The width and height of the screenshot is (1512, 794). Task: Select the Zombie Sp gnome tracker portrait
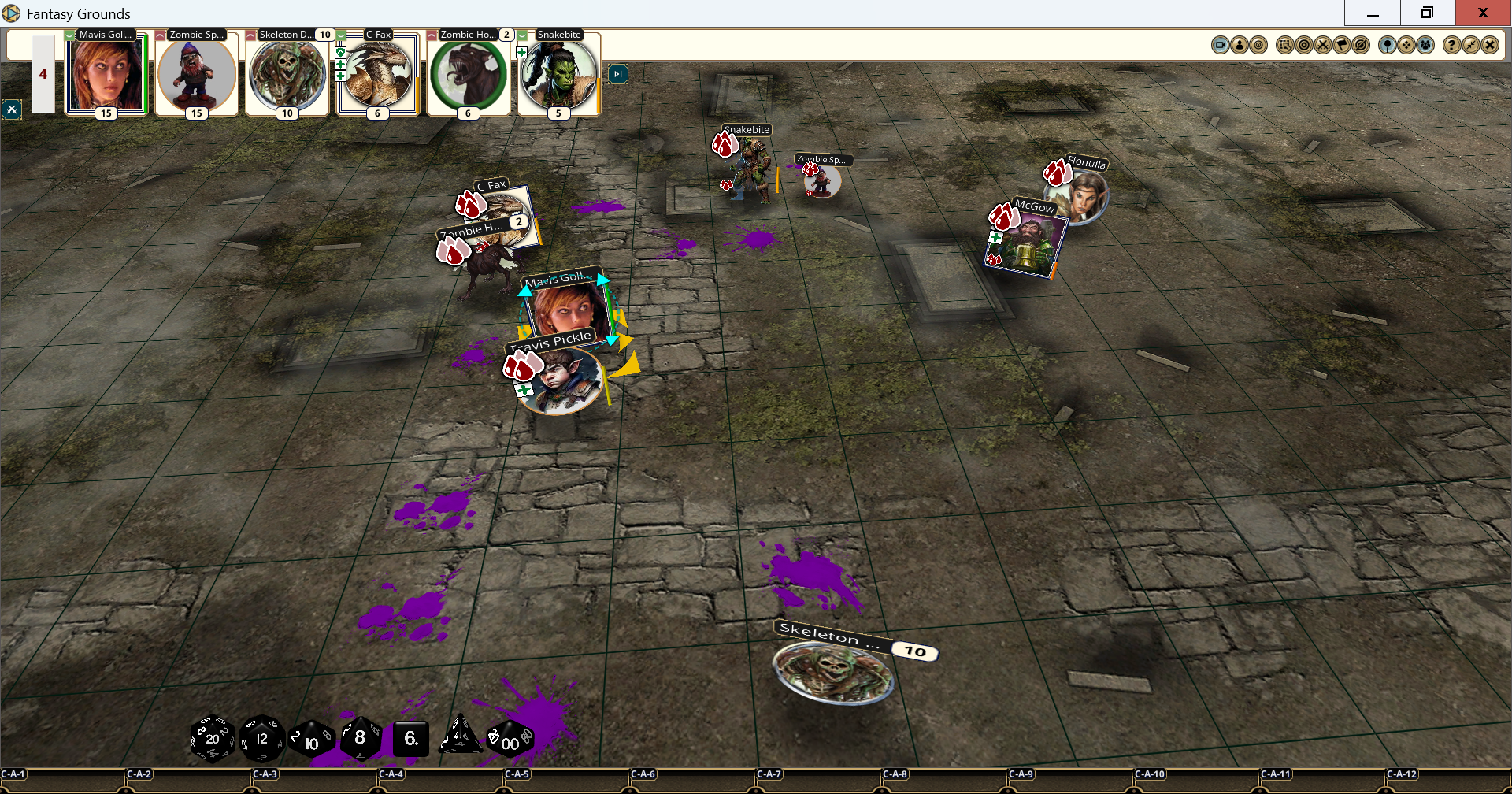(196, 76)
